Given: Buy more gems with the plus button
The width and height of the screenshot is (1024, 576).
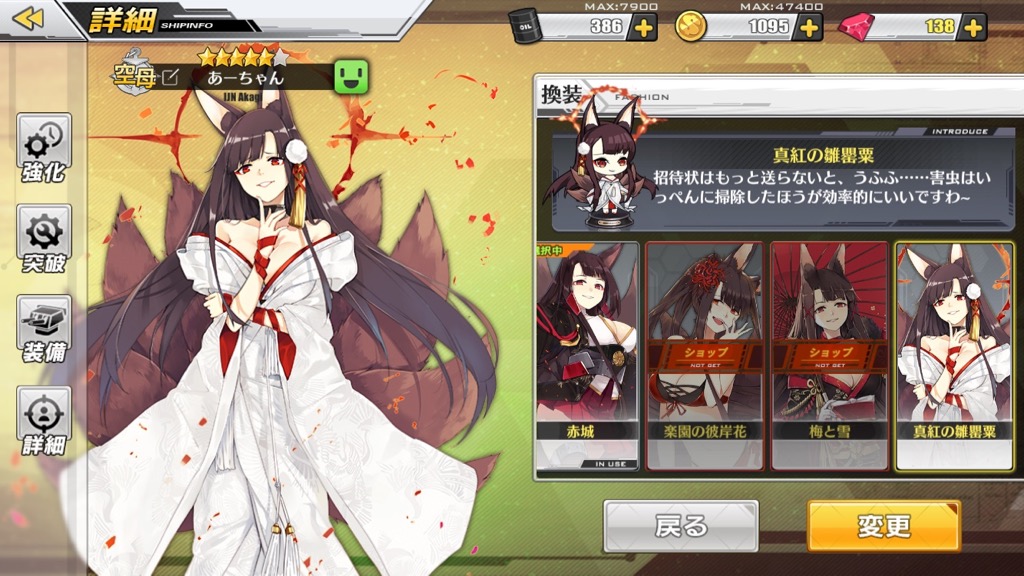Looking at the screenshot, I should [x=973, y=27].
